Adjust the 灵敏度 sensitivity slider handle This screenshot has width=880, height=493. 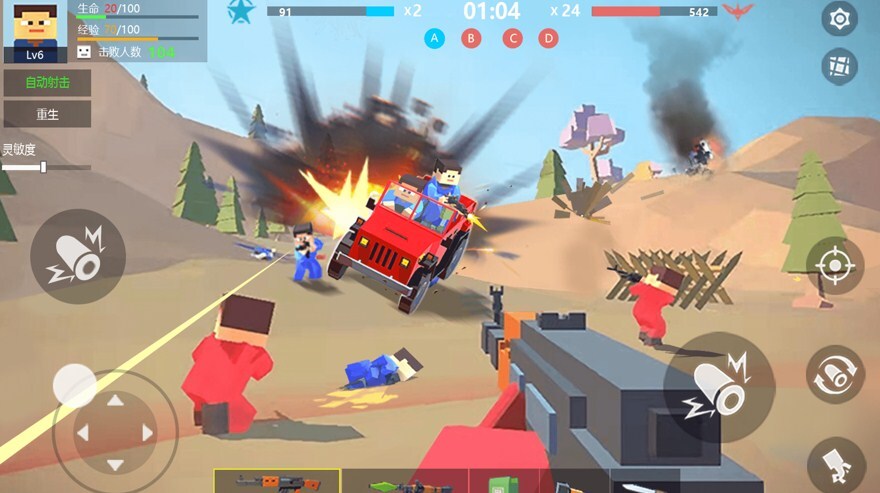[x=43, y=167]
